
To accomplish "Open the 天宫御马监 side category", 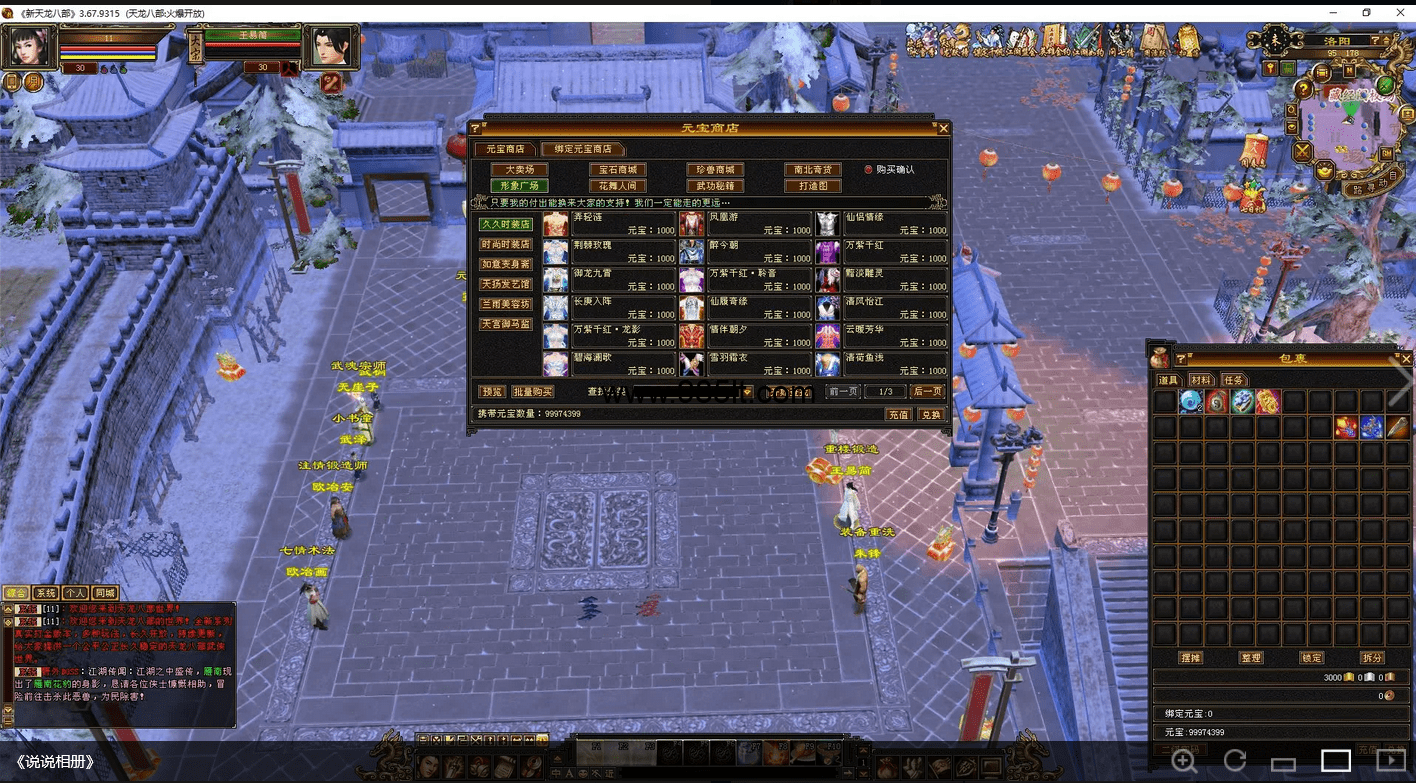I will [x=505, y=324].
